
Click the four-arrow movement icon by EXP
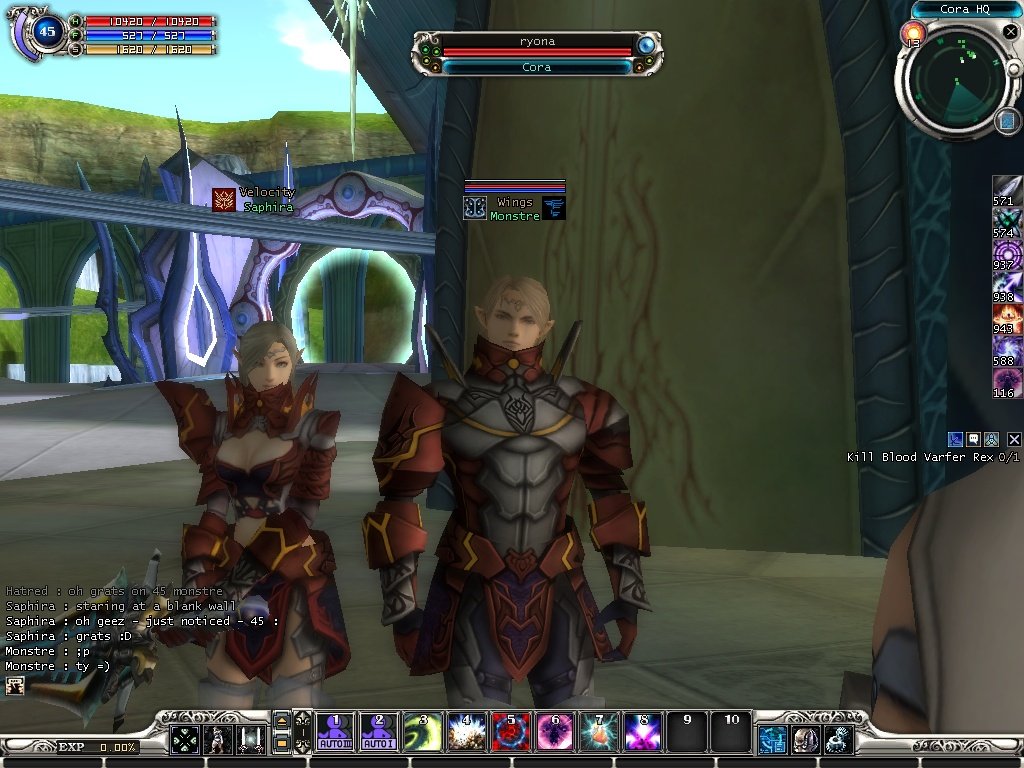184,740
